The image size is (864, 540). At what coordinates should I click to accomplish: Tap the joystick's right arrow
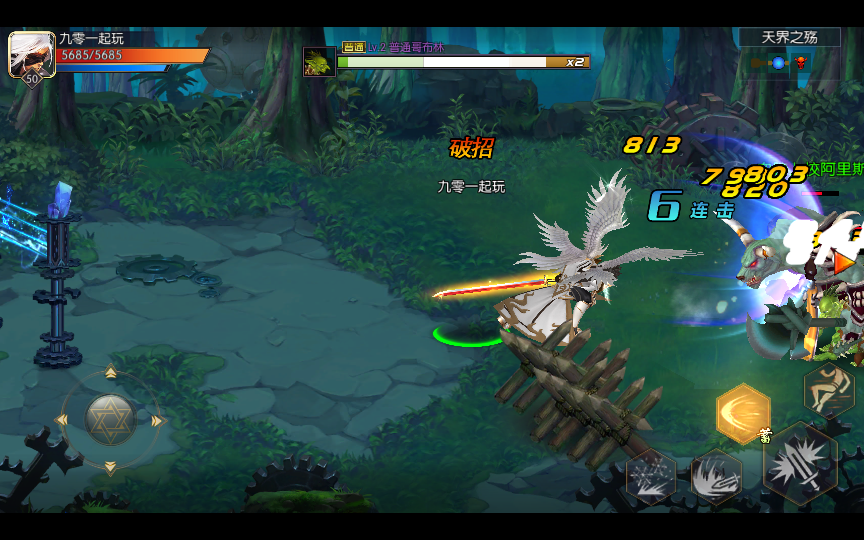pos(157,421)
